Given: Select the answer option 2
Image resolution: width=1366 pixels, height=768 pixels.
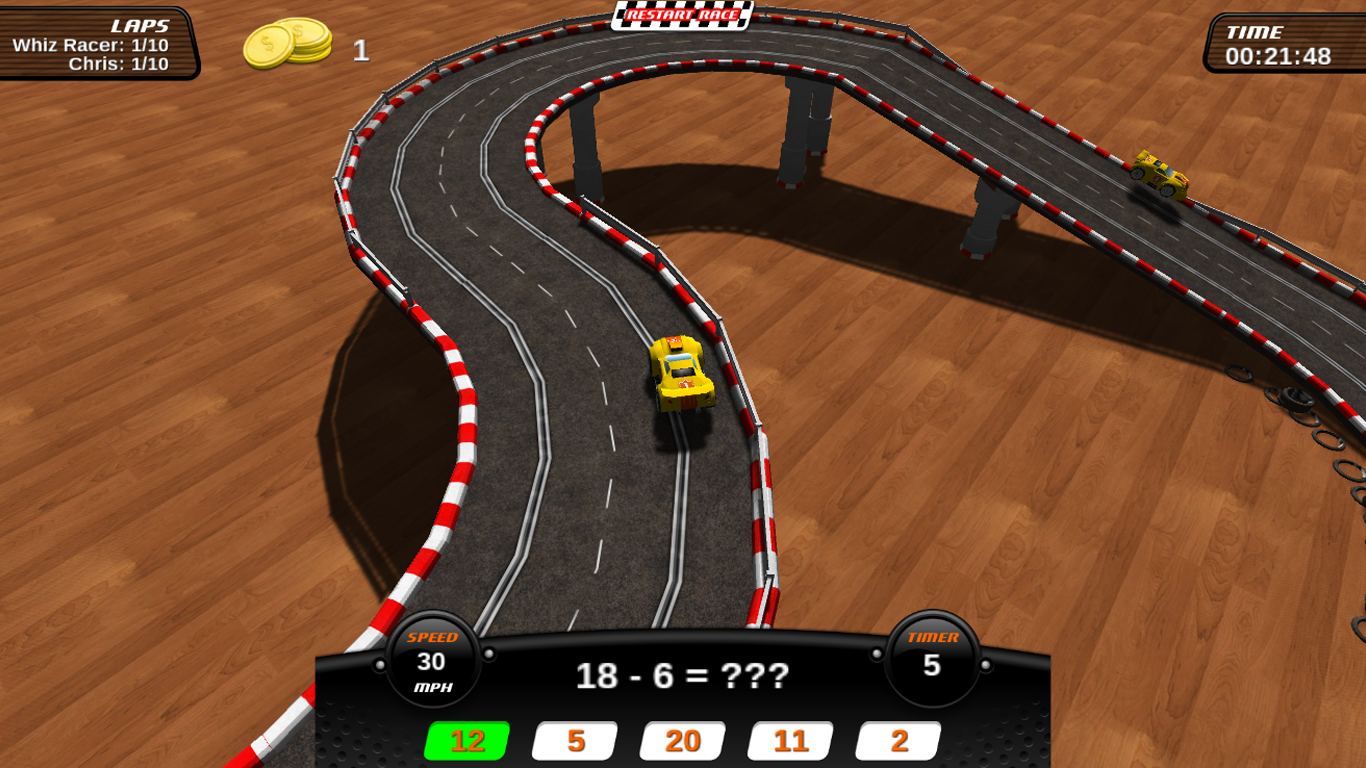Looking at the screenshot, I should [x=899, y=741].
